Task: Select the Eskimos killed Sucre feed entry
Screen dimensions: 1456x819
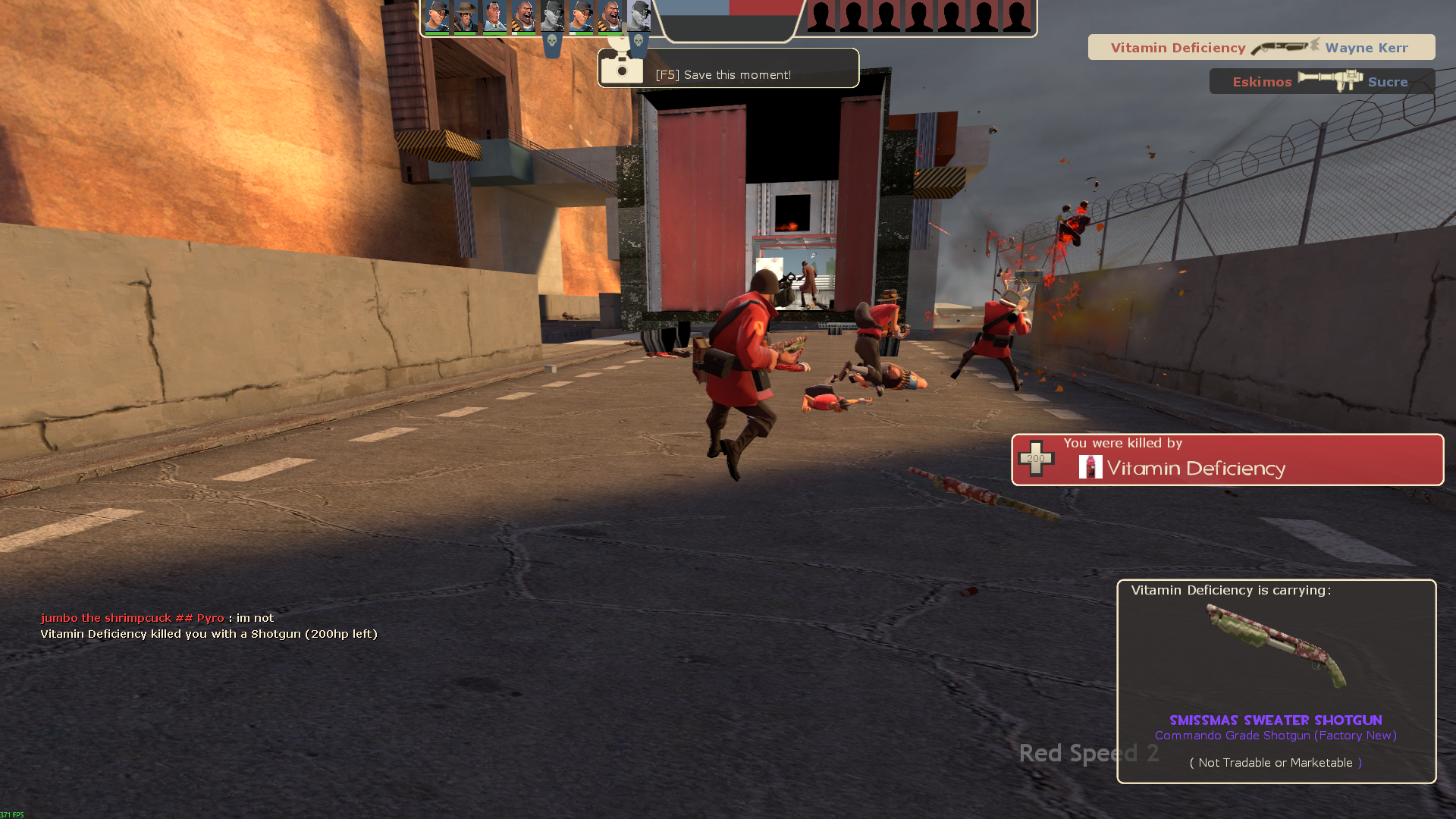Action: [1321, 81]
